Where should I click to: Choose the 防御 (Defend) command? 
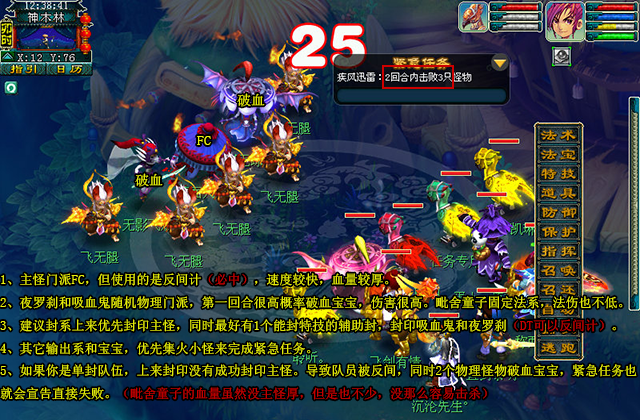click(x=559, y=212)
